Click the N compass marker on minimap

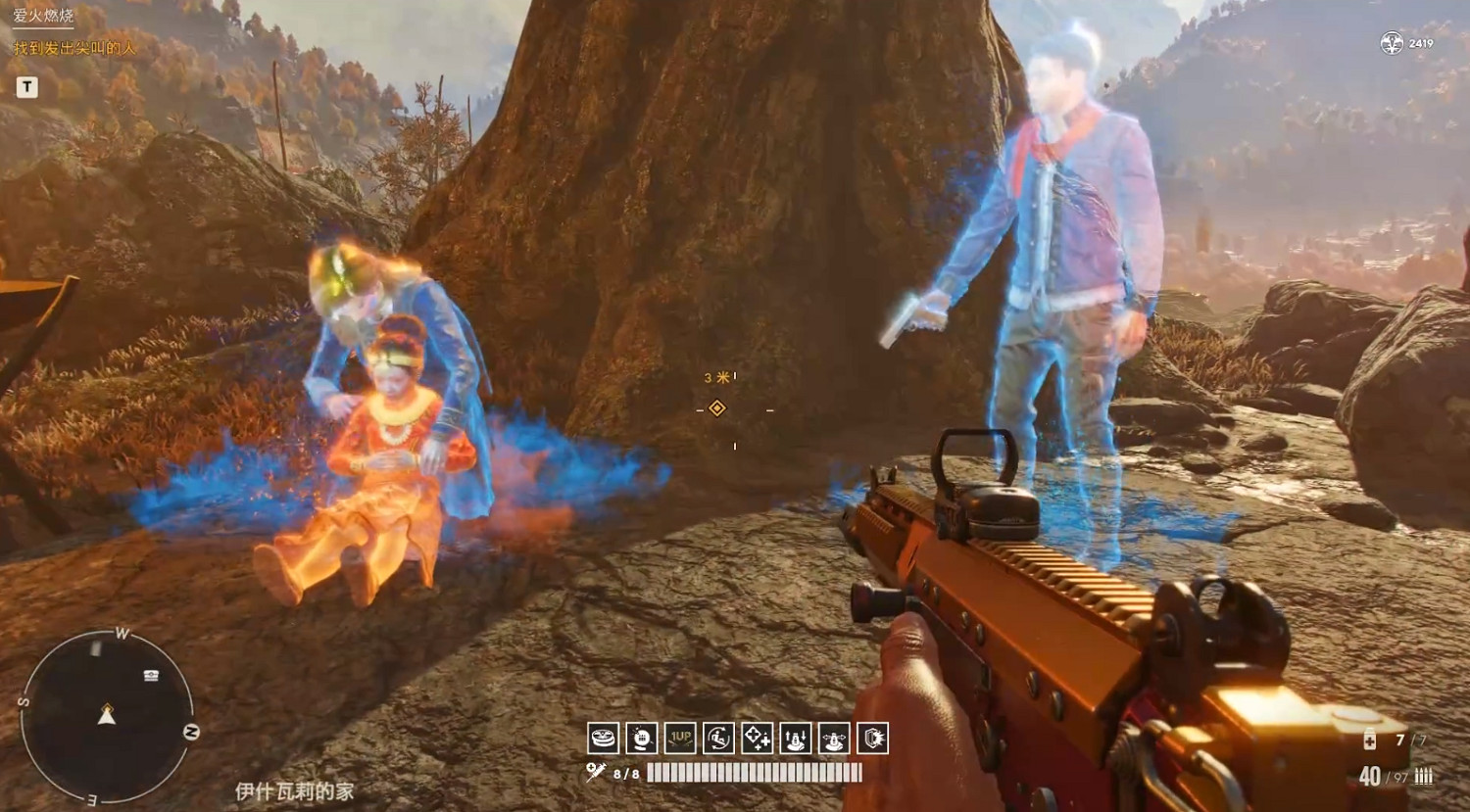191,732
